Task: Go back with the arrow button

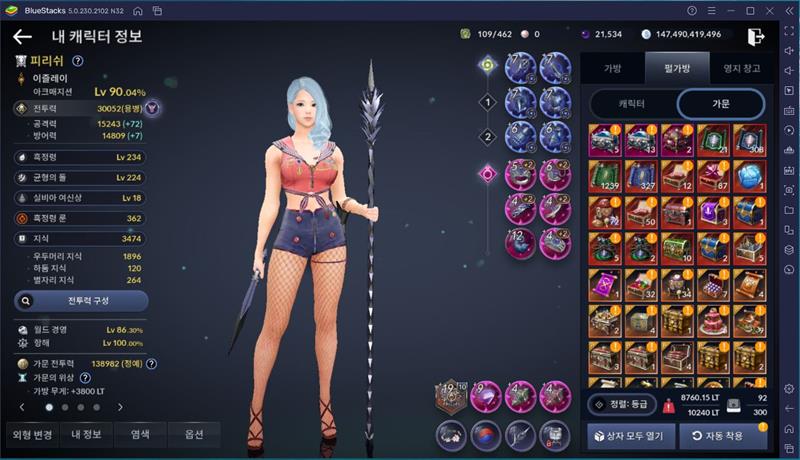Action: pos(23,37)
